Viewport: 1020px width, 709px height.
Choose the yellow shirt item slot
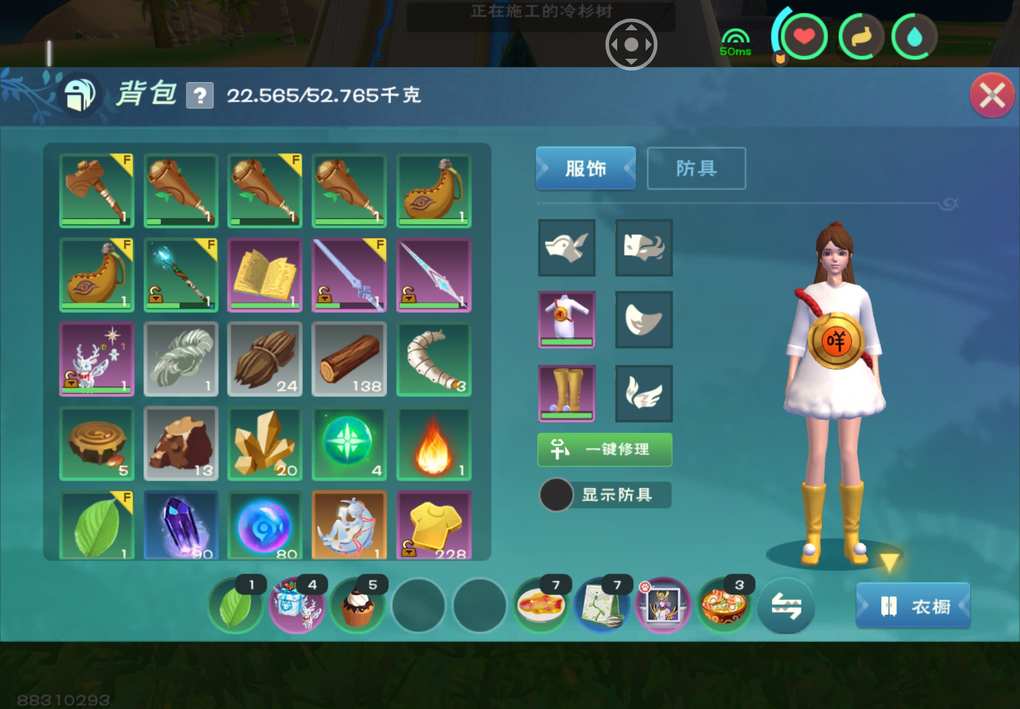pos(434,525)
